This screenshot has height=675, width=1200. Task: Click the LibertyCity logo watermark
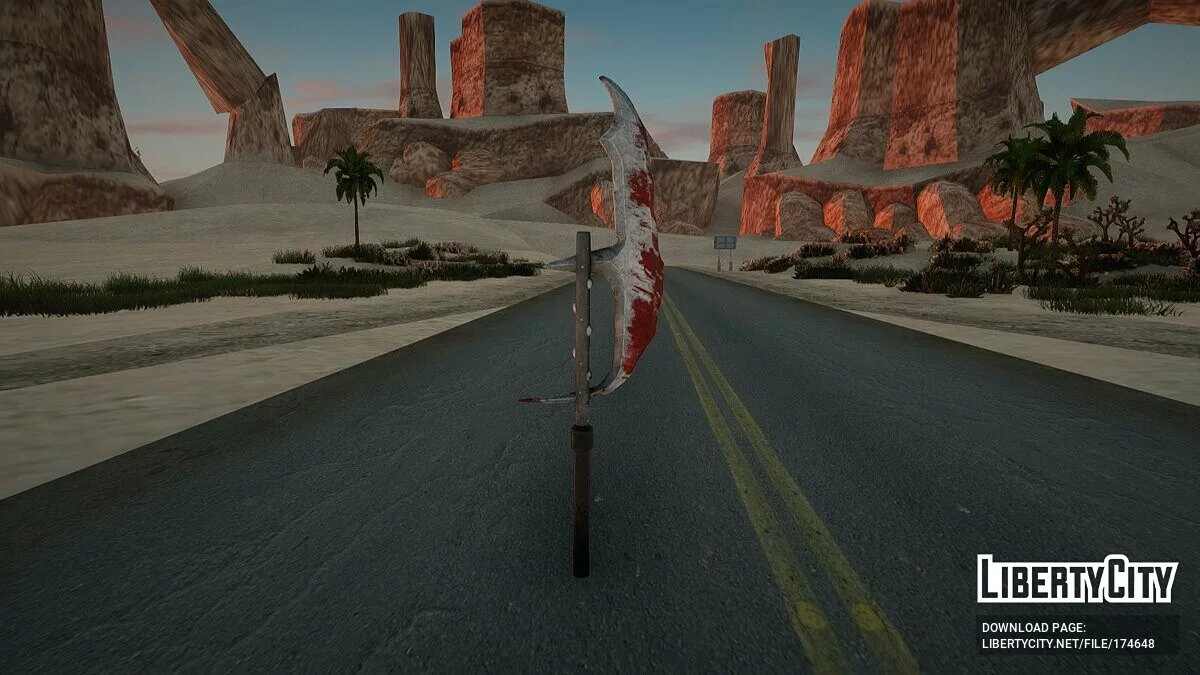point(1077,579)
